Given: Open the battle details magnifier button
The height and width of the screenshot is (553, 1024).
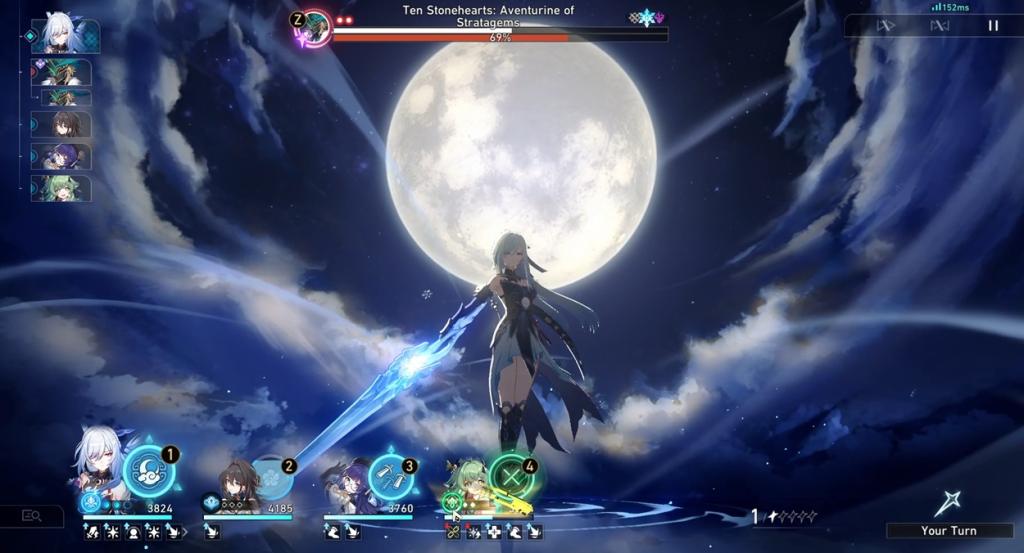Looking at the screenshot, I should coord(32,516).
